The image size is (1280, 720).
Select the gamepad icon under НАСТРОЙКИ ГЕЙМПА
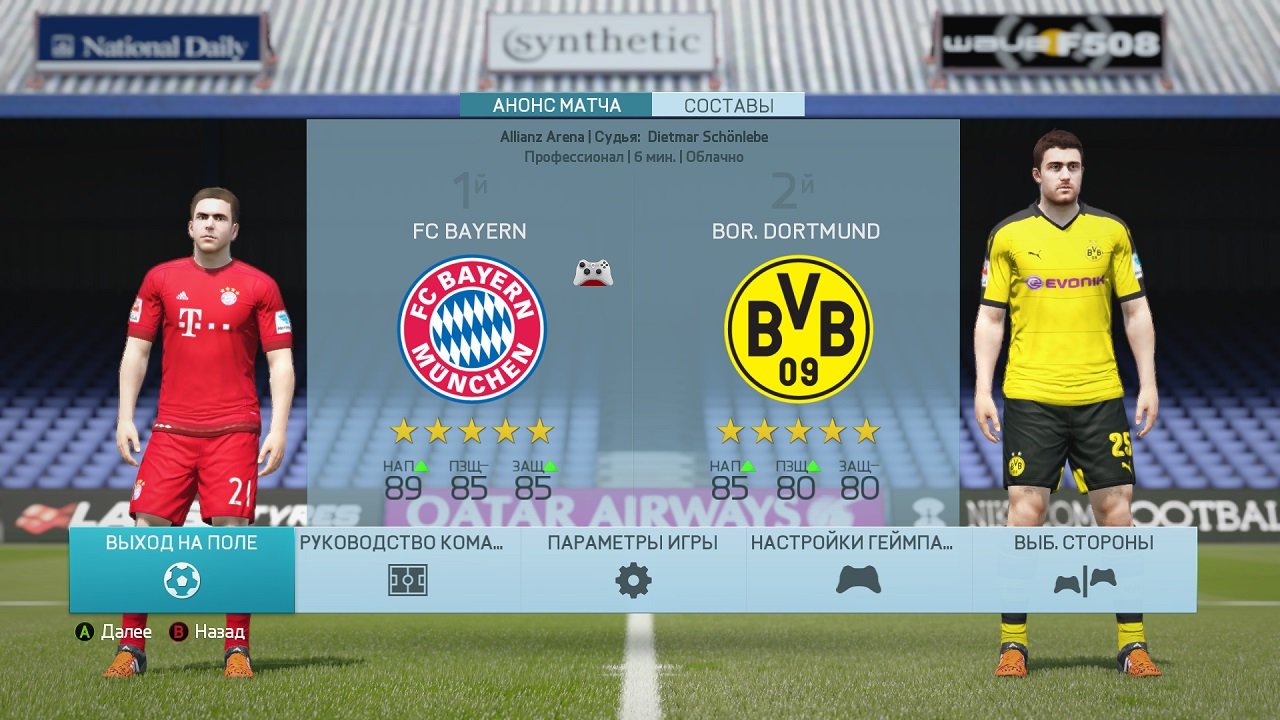coord(858,578)
